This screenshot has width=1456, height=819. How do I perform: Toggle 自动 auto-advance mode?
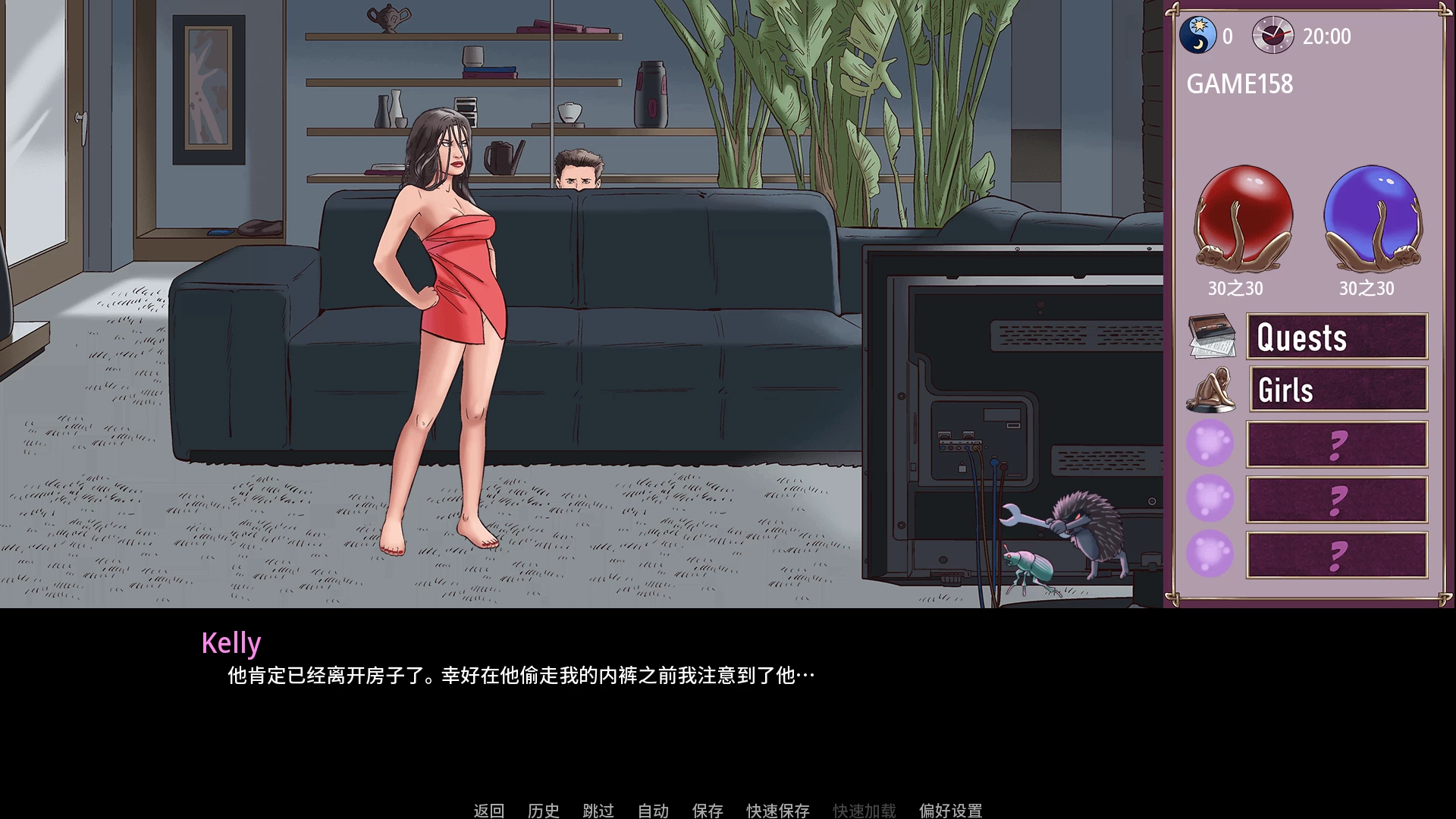(654, 810)
